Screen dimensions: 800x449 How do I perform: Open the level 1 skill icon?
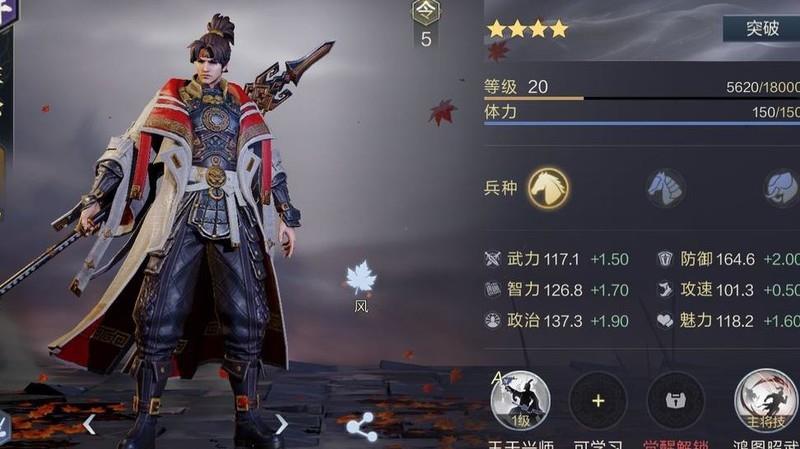point(521,401)
